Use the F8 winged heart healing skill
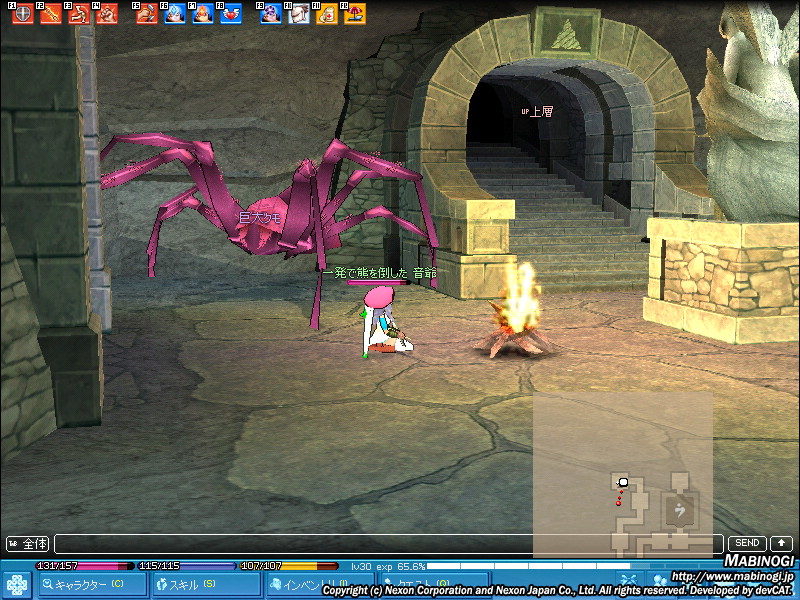Viewport: 800px width, 600px height. pos(231,14)
